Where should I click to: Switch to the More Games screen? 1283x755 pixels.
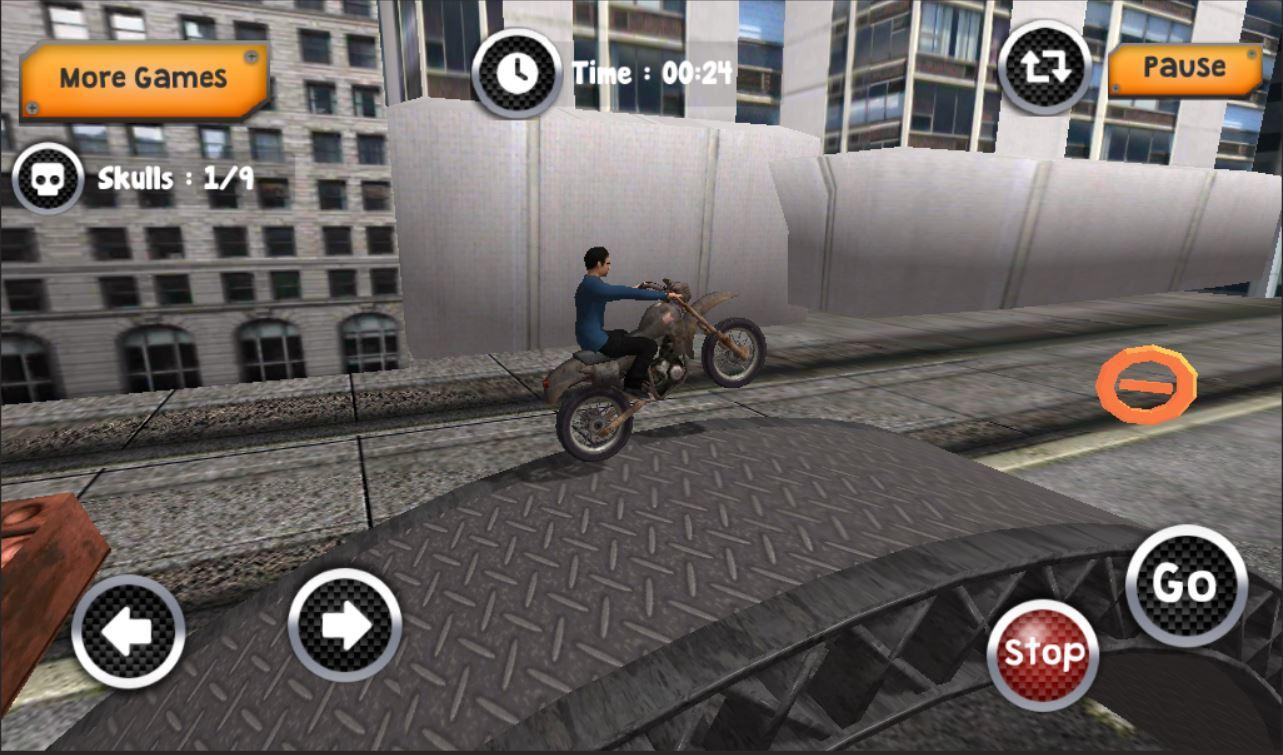point(140,74)
